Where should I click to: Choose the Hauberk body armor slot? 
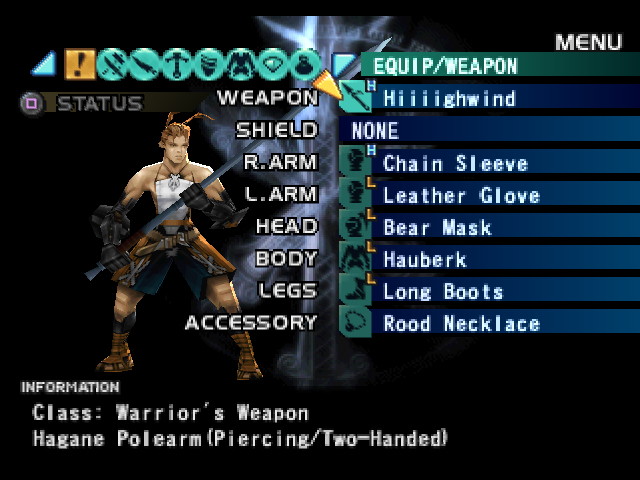point(425,259)
